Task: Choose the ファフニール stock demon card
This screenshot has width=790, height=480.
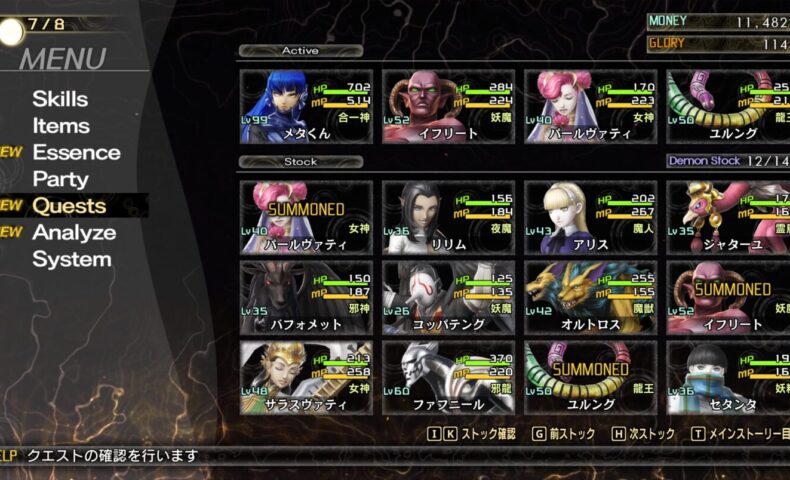Action: (x=448, y=378)
